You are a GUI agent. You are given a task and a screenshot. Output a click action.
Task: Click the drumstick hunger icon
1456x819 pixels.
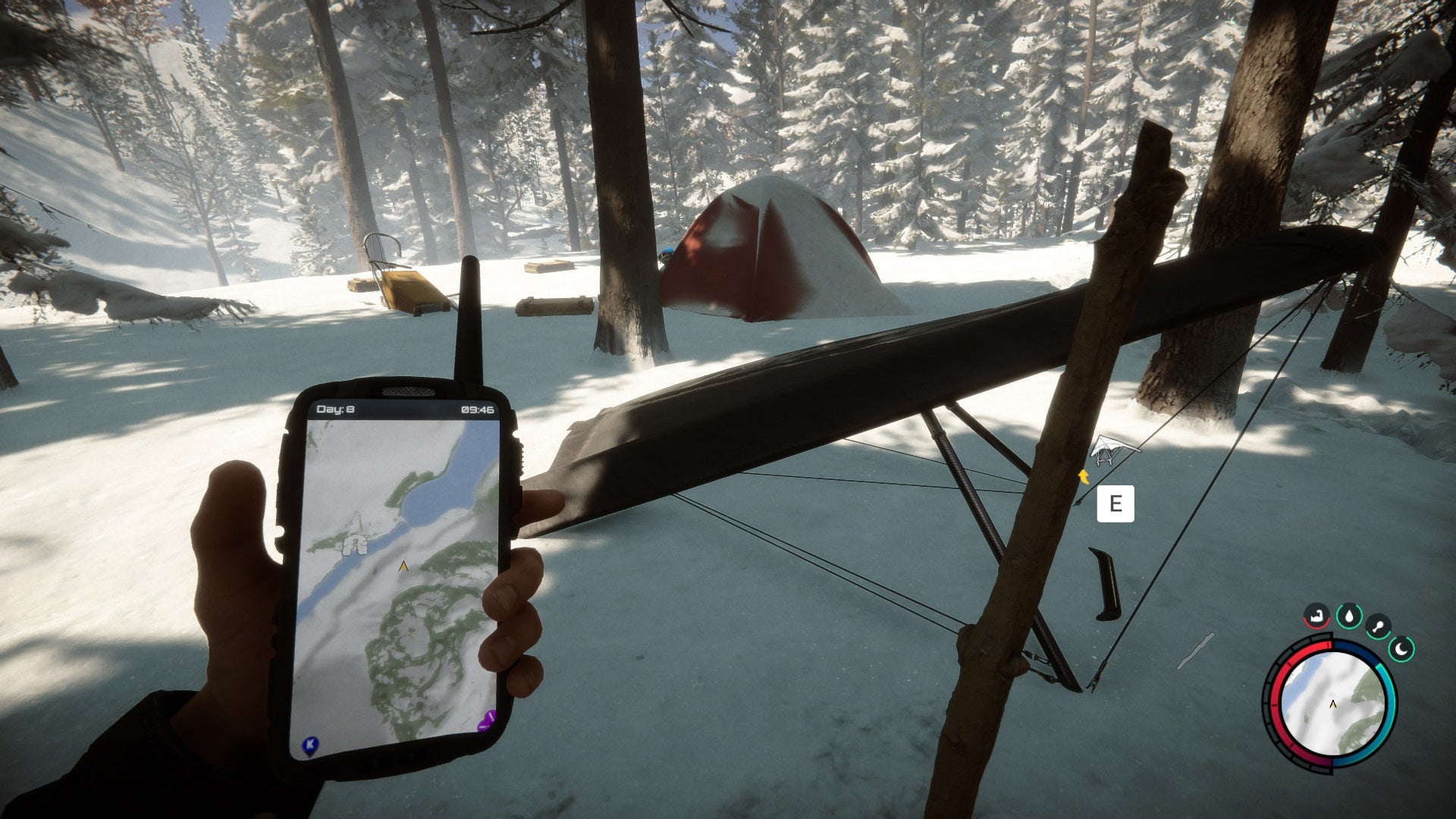[x=1379, y=625]
